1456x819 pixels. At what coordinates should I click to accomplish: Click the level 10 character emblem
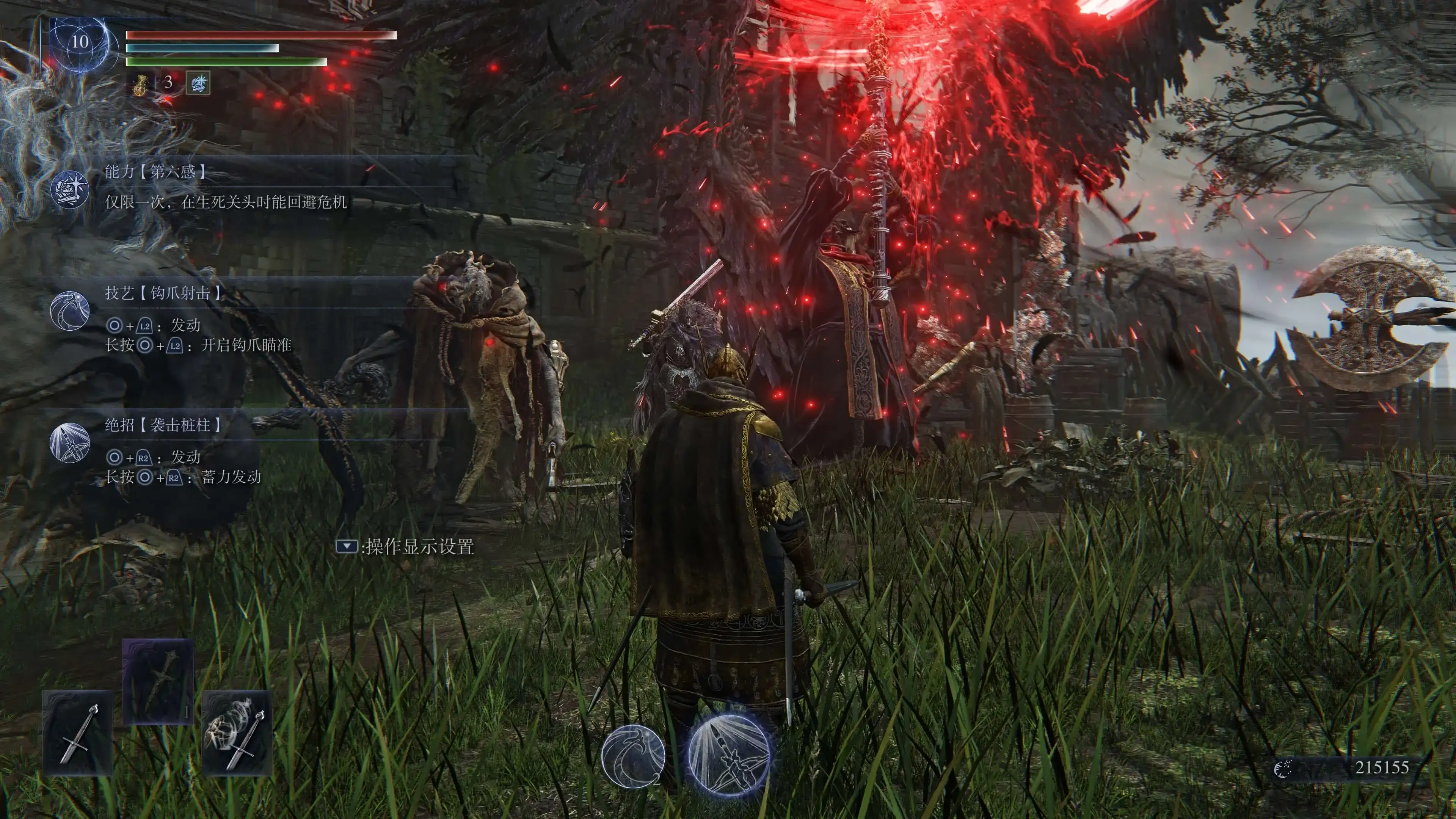79,43
